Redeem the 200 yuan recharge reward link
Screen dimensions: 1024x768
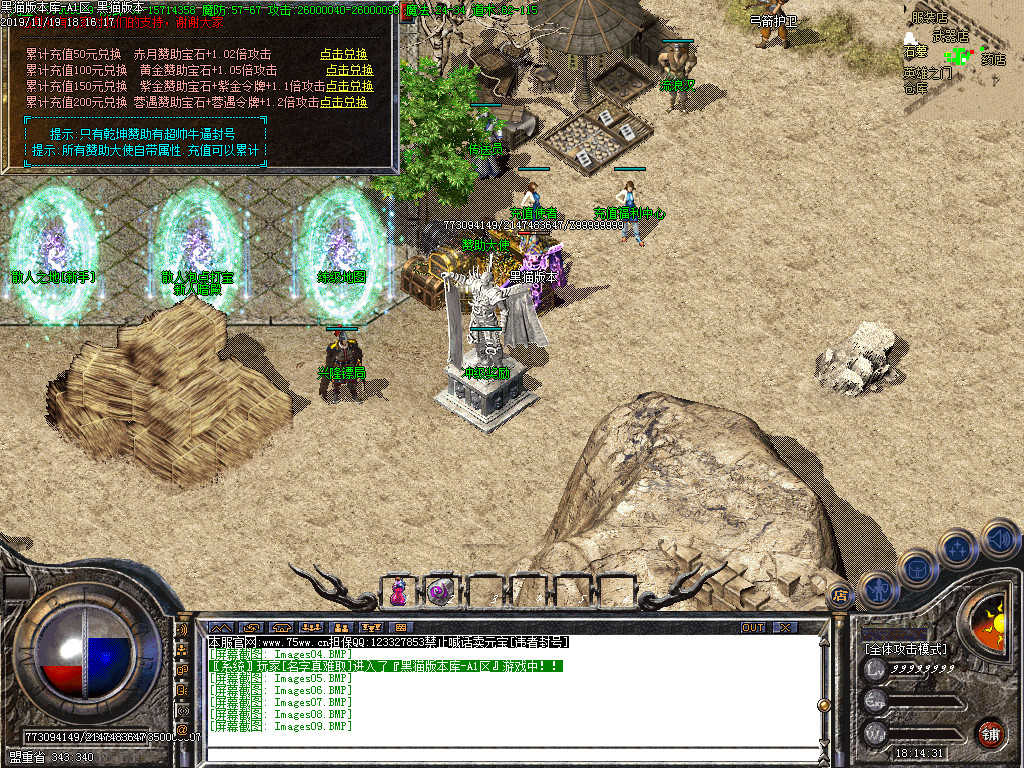tap(343, 102)
